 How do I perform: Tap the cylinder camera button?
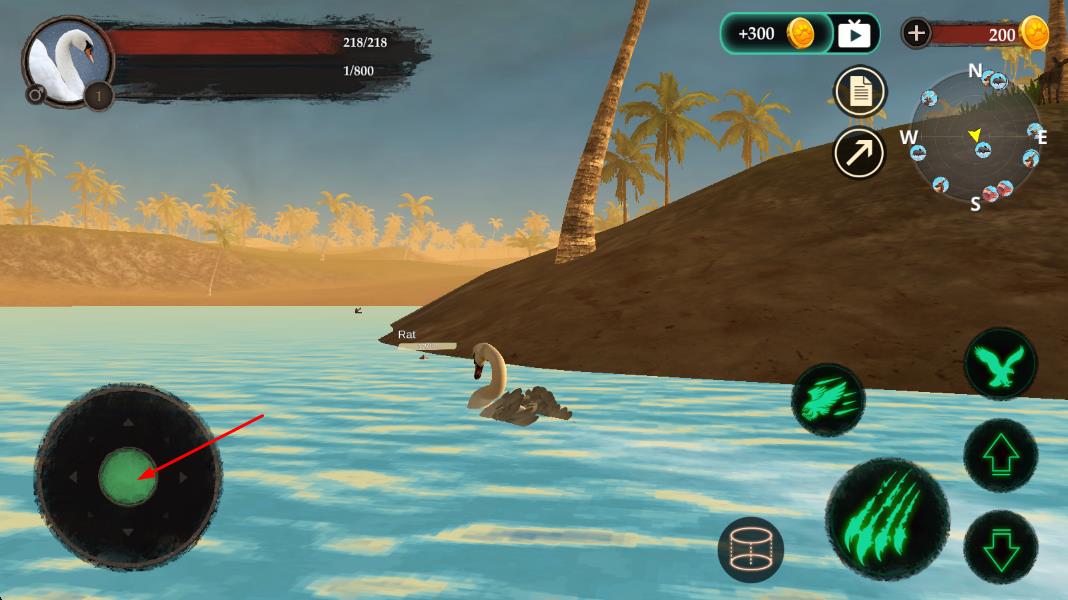coord(750,549)
